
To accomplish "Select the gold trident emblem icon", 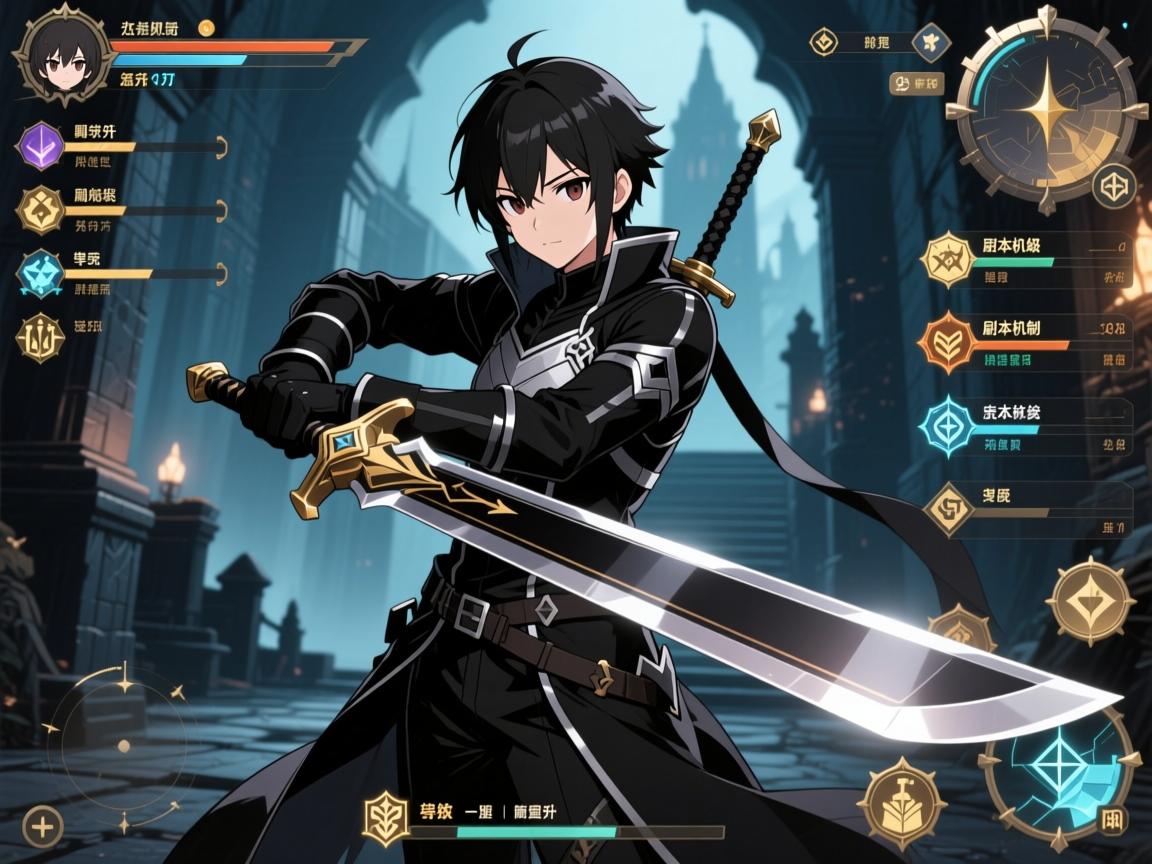I will [x=40, y=337].
